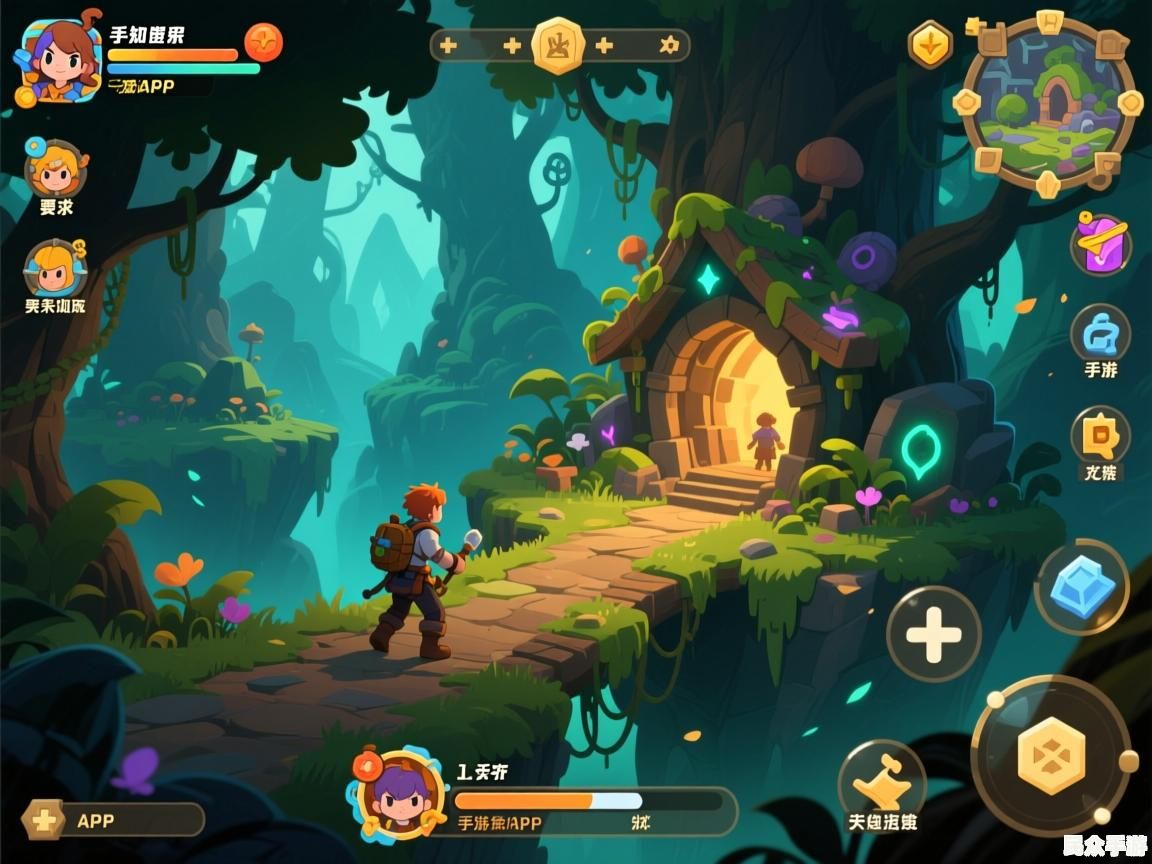The width and height of the screenshot is (1152, 864).
Task: Tap the orange round badge beside the name
Action: (263, 42)
